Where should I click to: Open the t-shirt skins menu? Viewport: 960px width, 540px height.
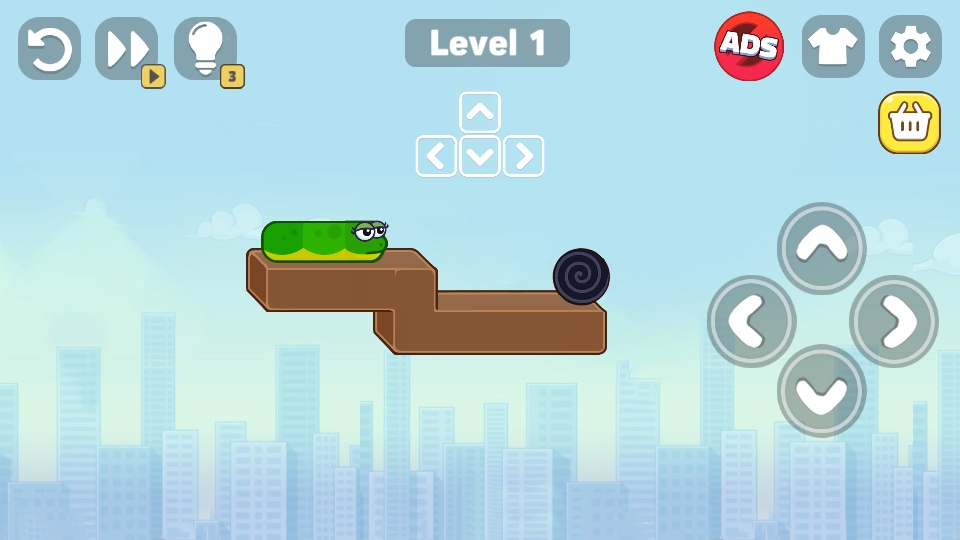pos(833,46)
